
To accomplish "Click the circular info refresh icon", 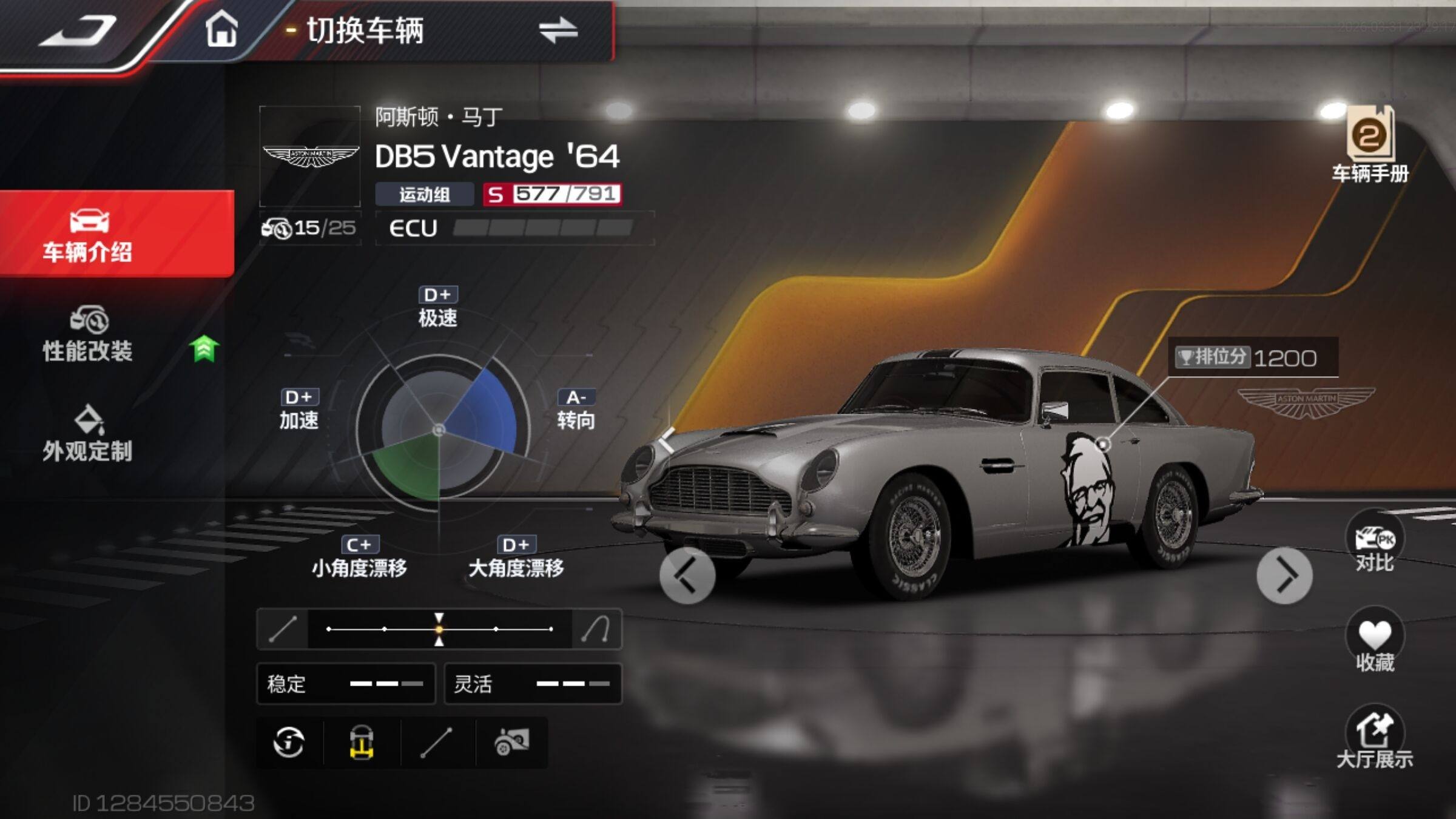I will (x=289, y=742).
